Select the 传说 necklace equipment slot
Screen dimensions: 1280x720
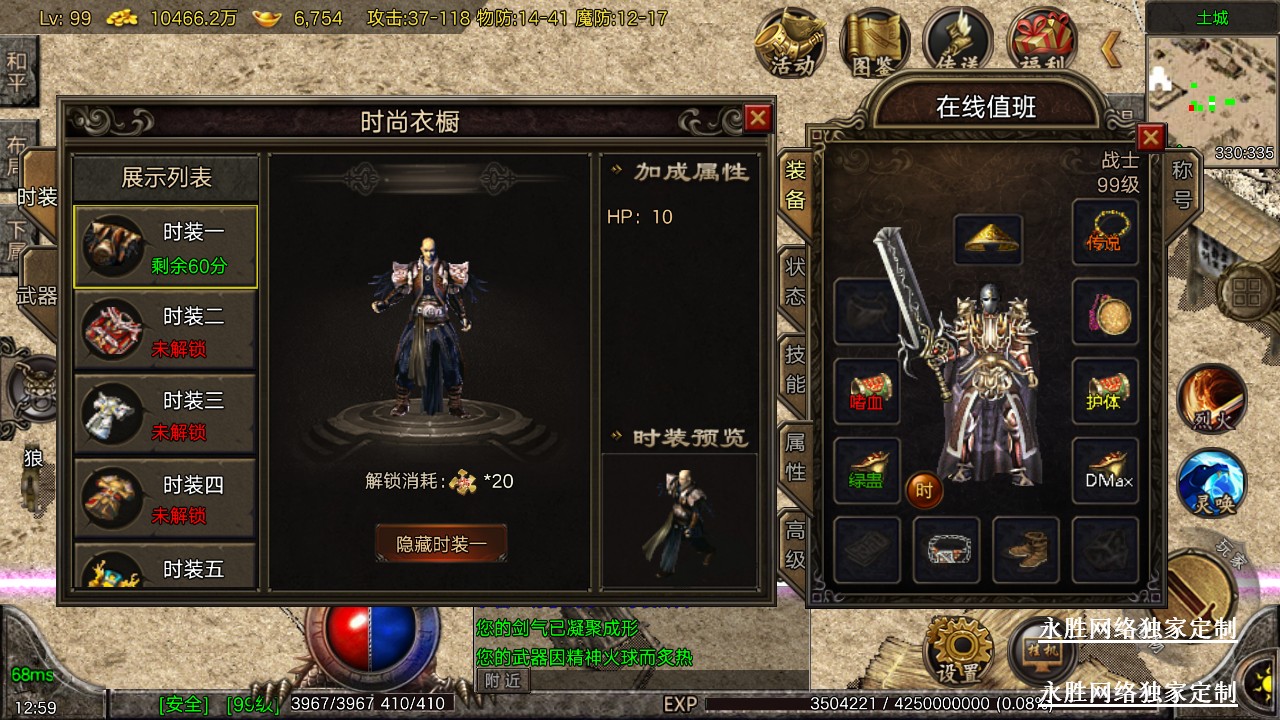point(1105,232)
